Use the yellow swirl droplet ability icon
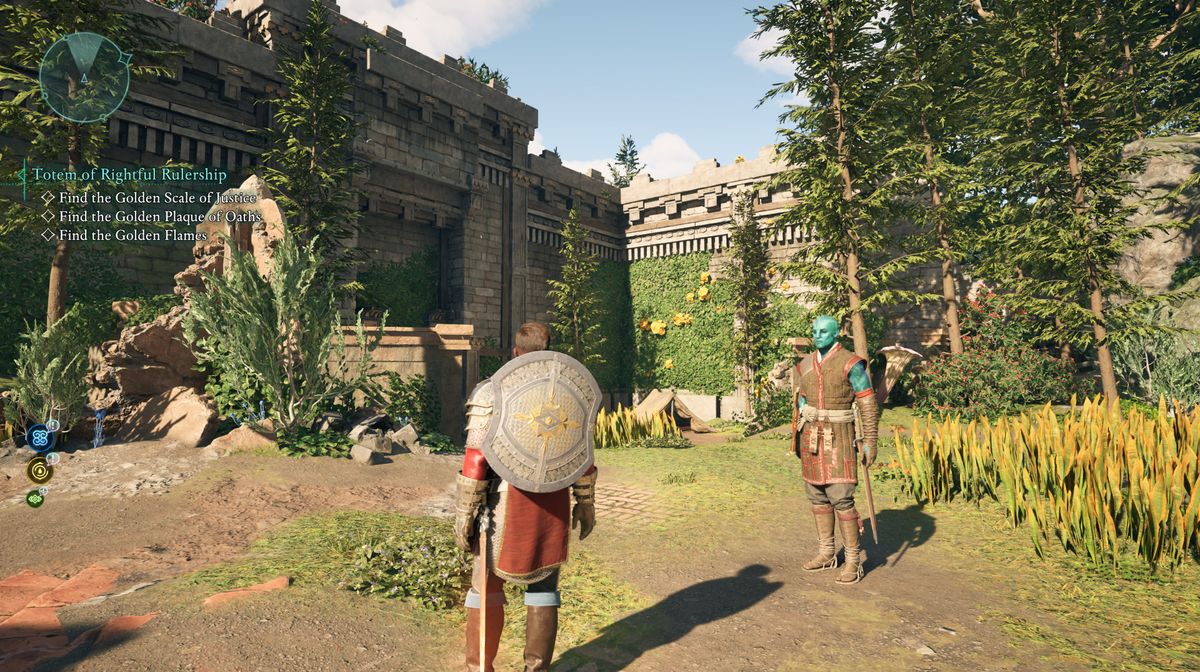Screen dimensions: 1200x672 (40, 470)
